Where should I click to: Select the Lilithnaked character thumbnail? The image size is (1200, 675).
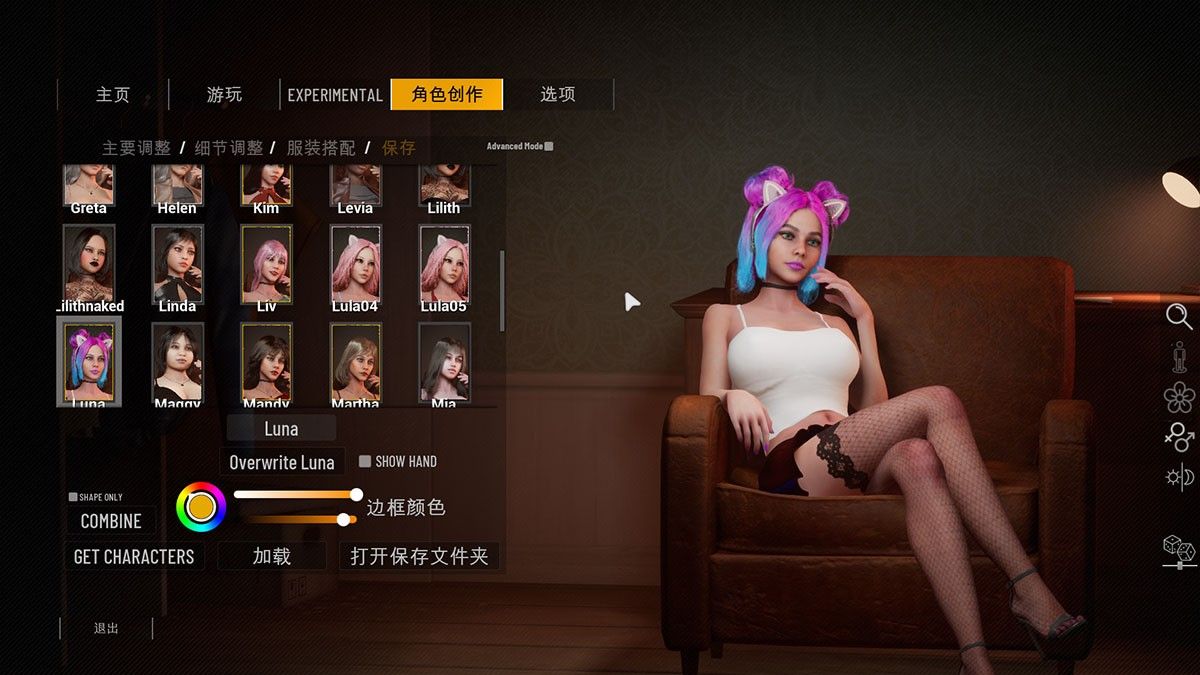89,264
